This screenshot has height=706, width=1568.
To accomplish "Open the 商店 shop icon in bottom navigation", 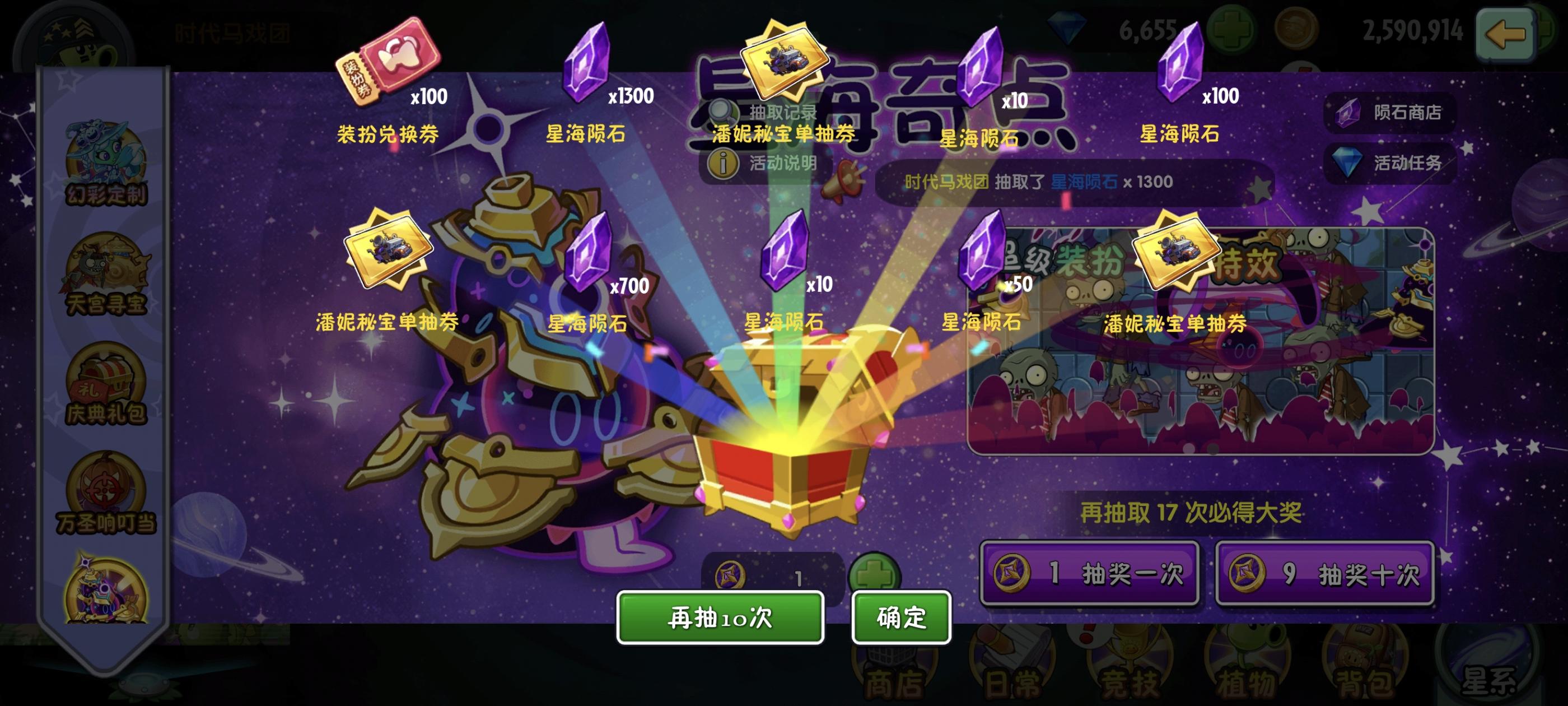I will 895,673.
